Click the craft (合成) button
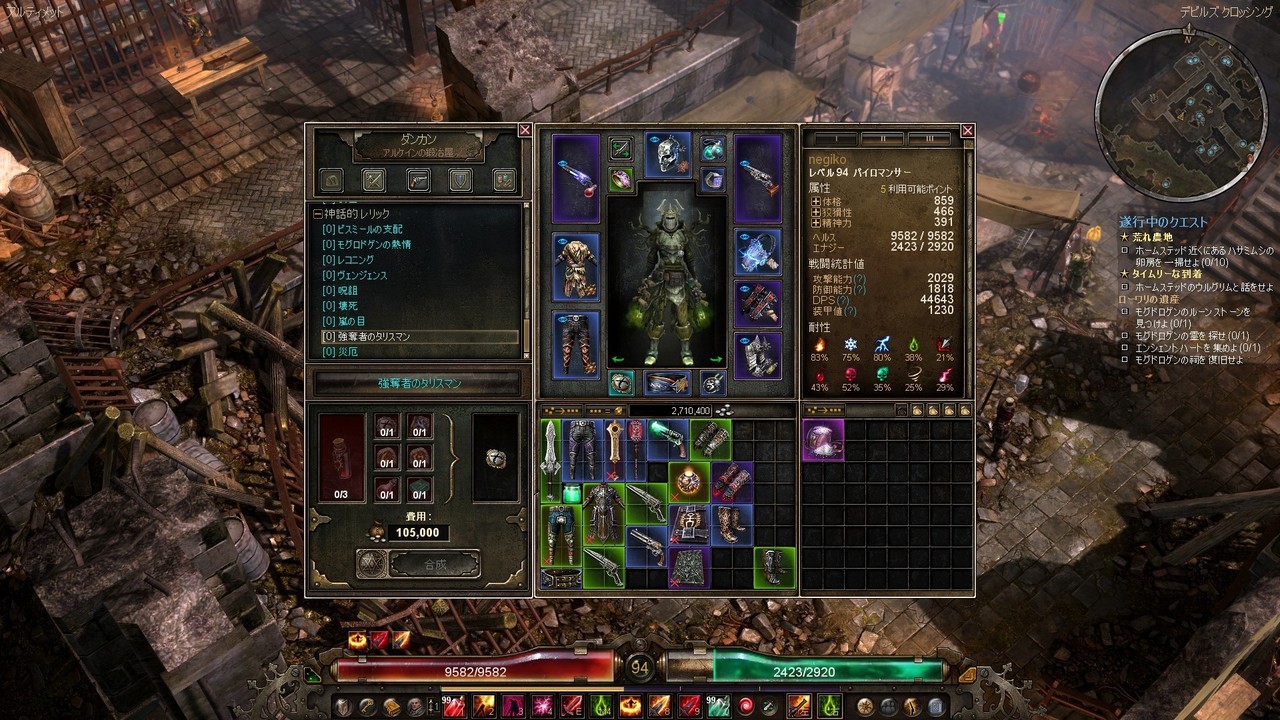The height and width of the screenshot is (720, 1280). coord(434,564)
